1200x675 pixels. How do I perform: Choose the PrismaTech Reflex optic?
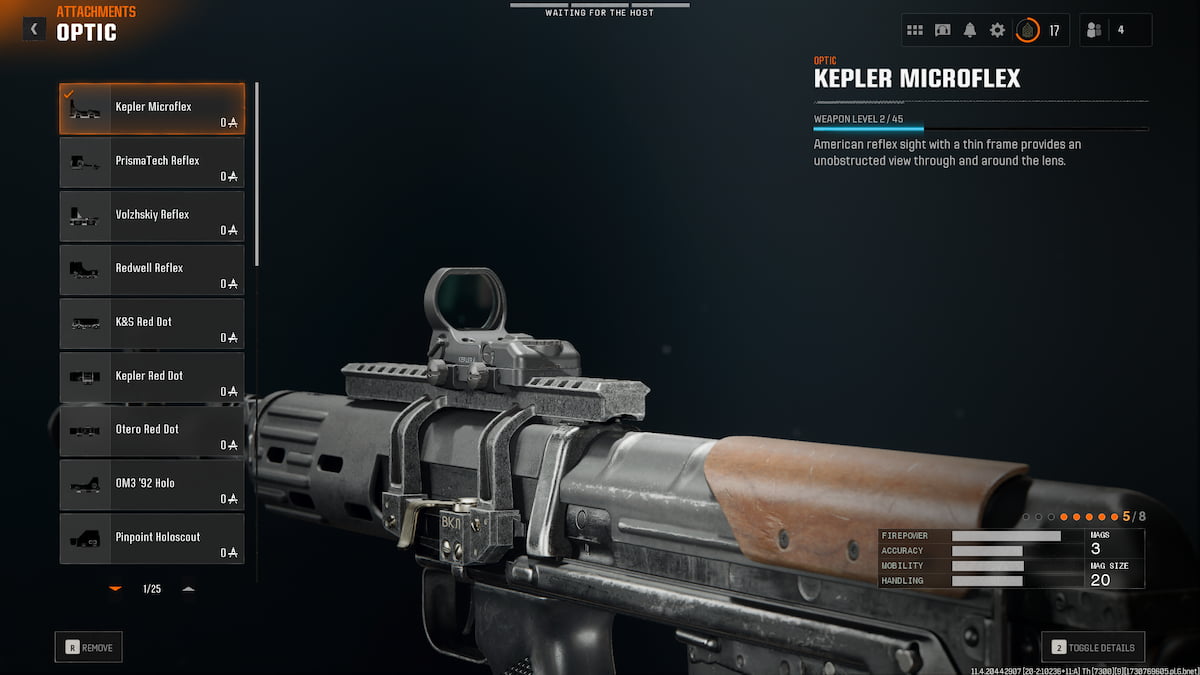(x=152, y=163)
